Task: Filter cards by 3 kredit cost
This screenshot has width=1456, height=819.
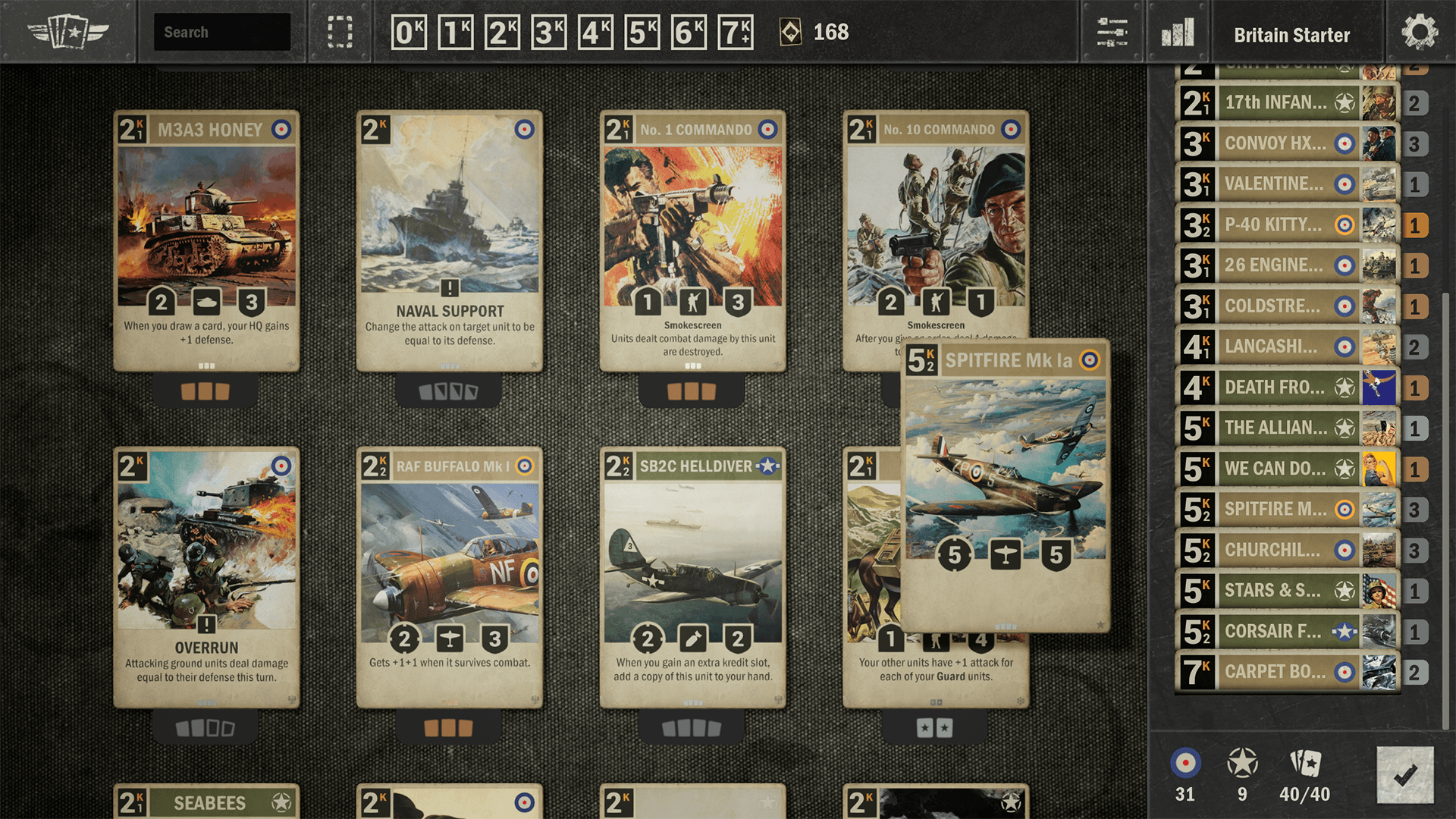Action: [549, 33]
